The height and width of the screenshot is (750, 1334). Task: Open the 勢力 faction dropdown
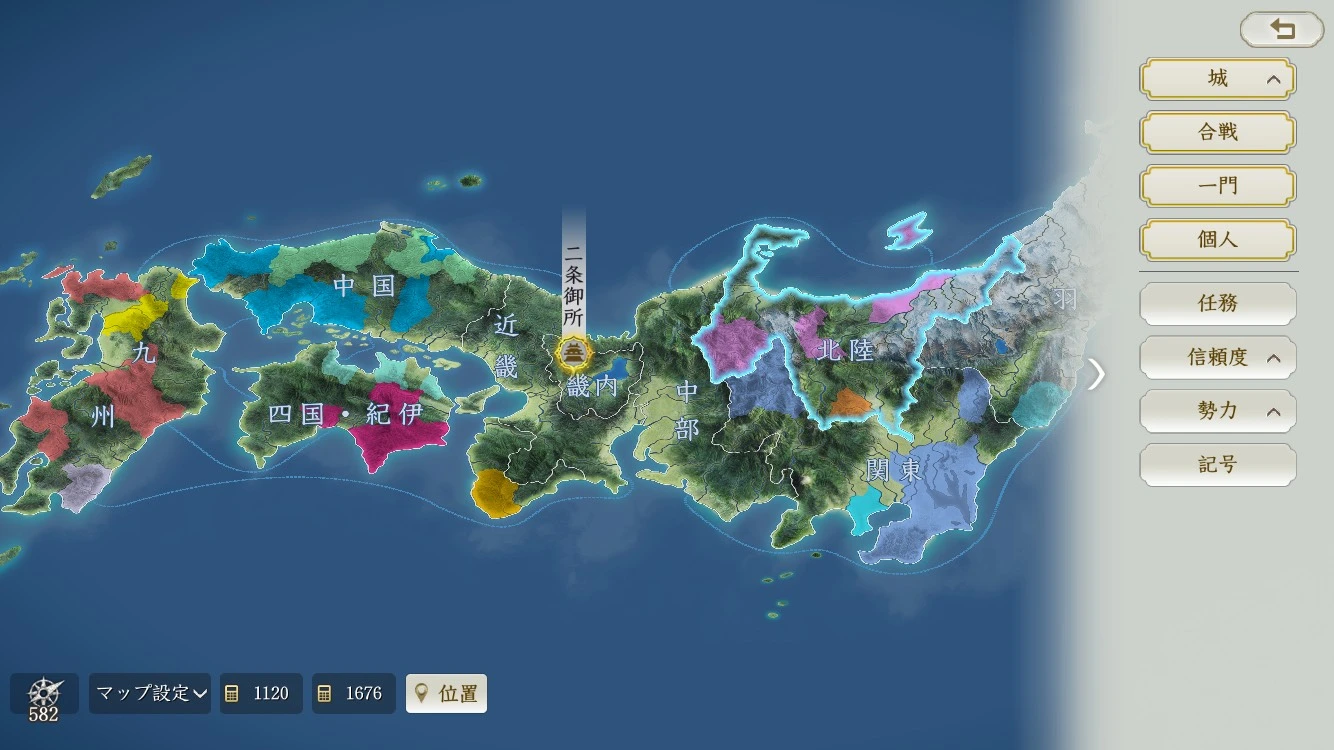(1217, 411)
